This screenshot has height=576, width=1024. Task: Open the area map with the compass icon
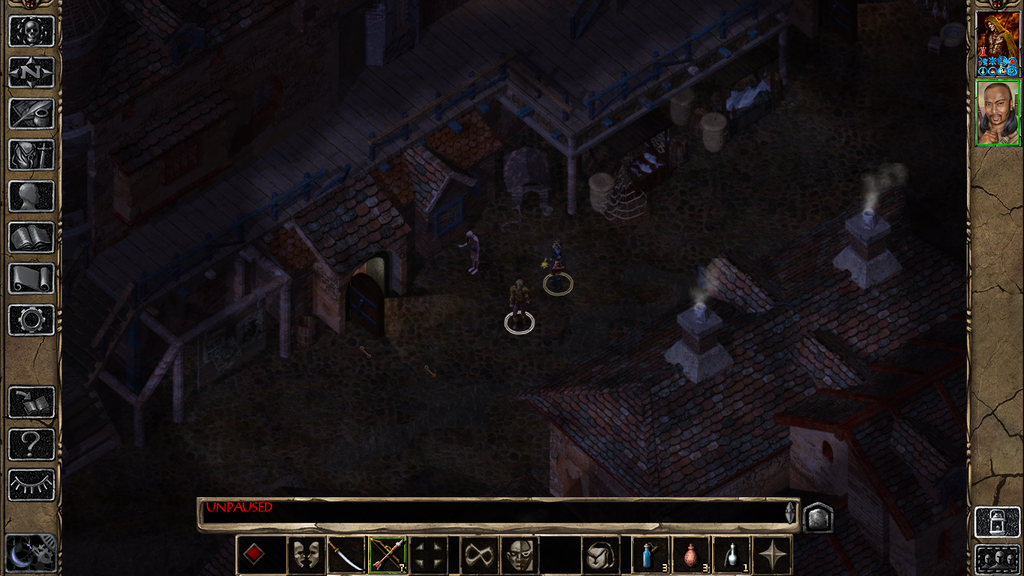[31, 72]
